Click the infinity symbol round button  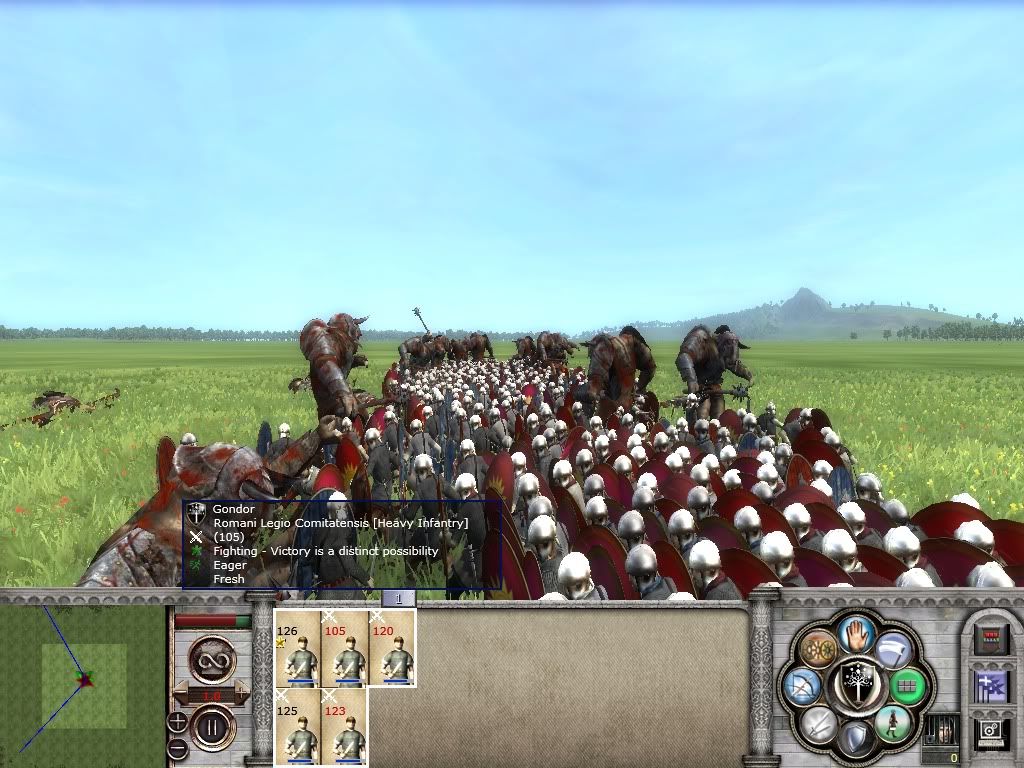tap(212, 658)
